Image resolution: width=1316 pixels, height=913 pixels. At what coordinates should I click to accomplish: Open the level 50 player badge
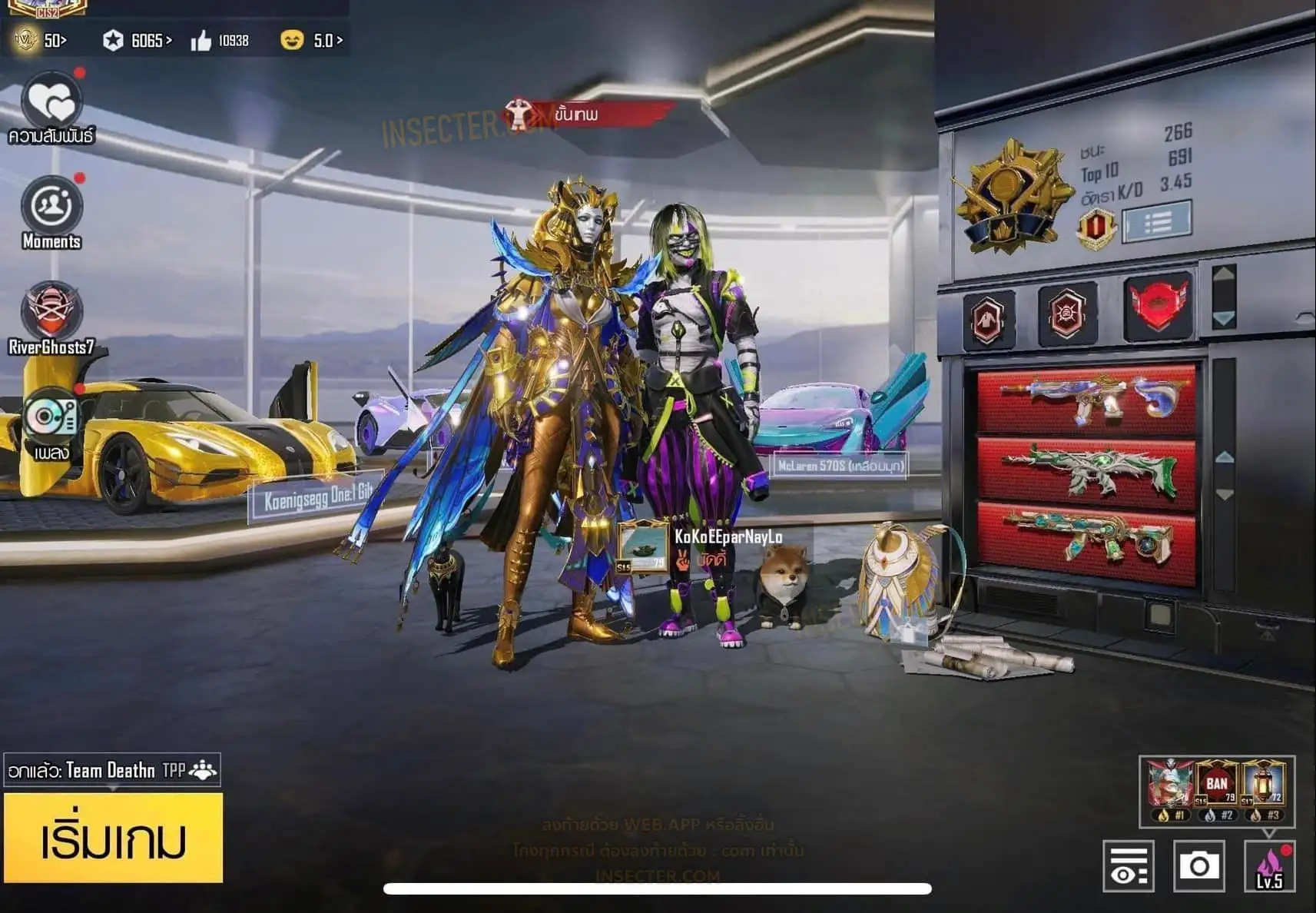point(40,40)
